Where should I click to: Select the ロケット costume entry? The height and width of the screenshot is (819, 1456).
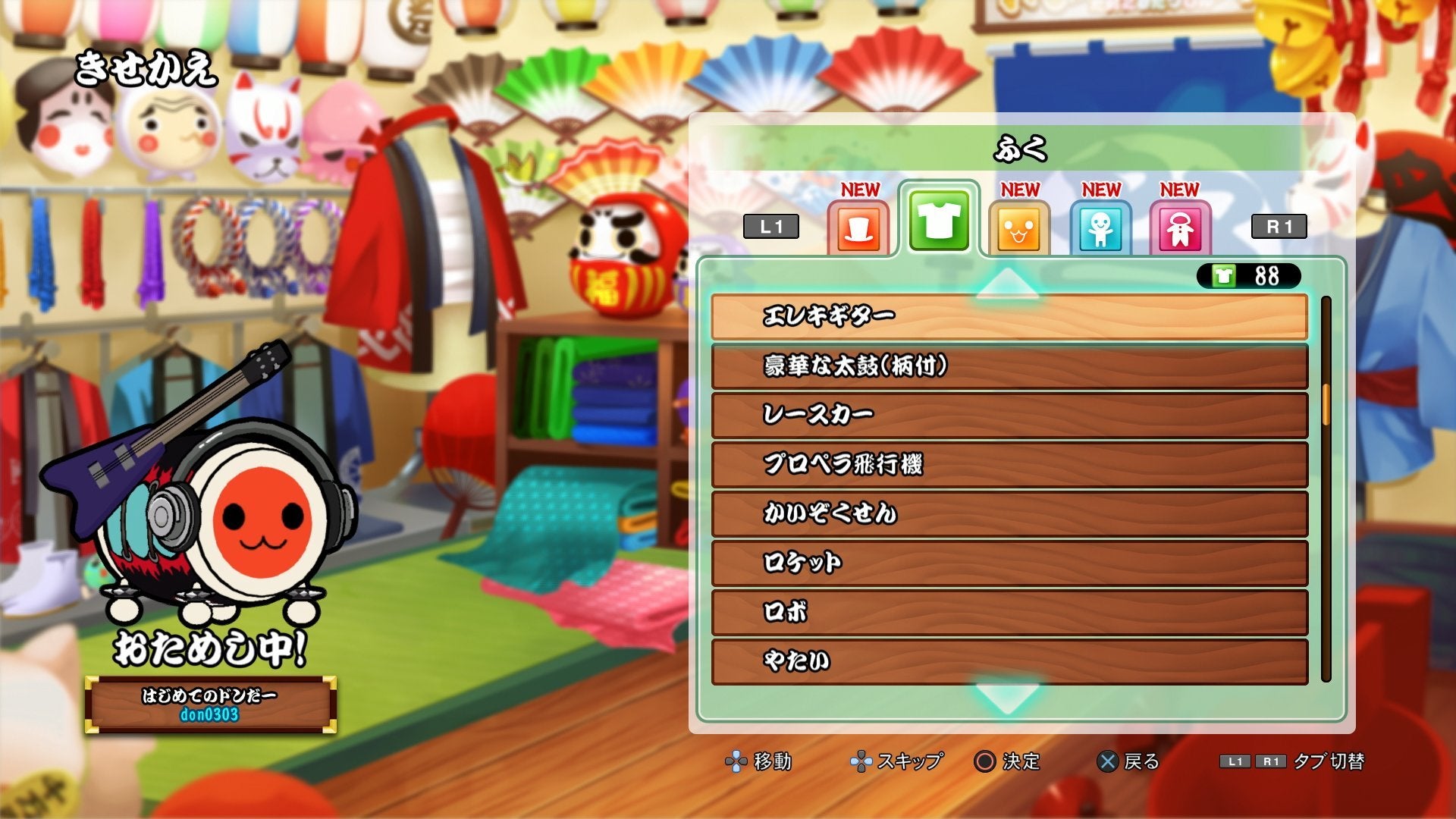coord(1009,563)
